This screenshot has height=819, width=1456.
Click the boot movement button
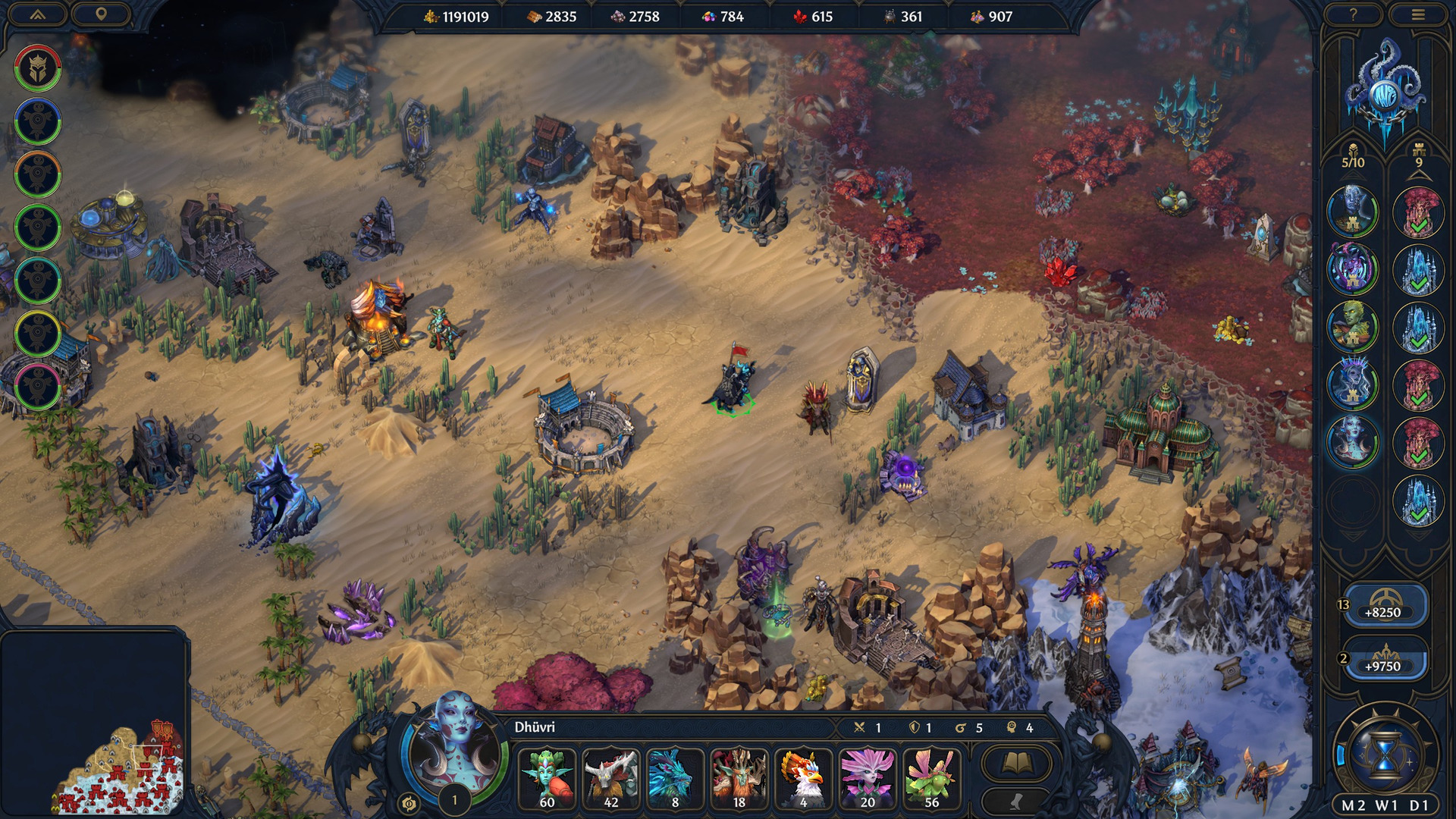tap(1016, 802)
